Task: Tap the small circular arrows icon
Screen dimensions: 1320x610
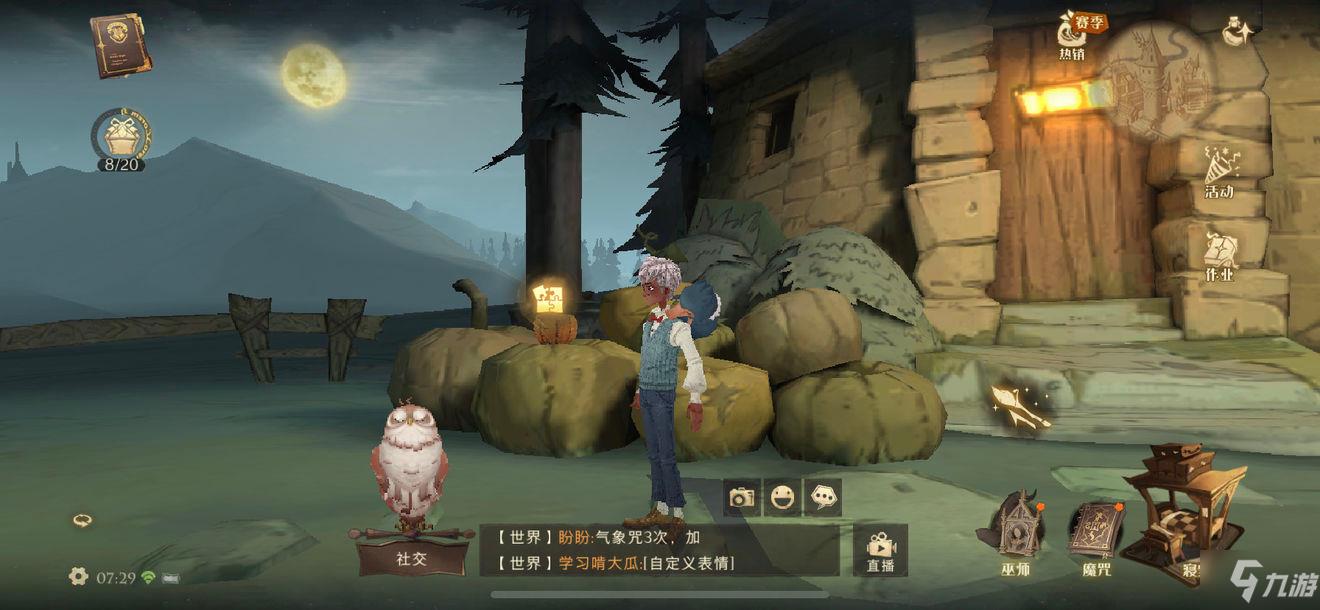Action: 83,520
